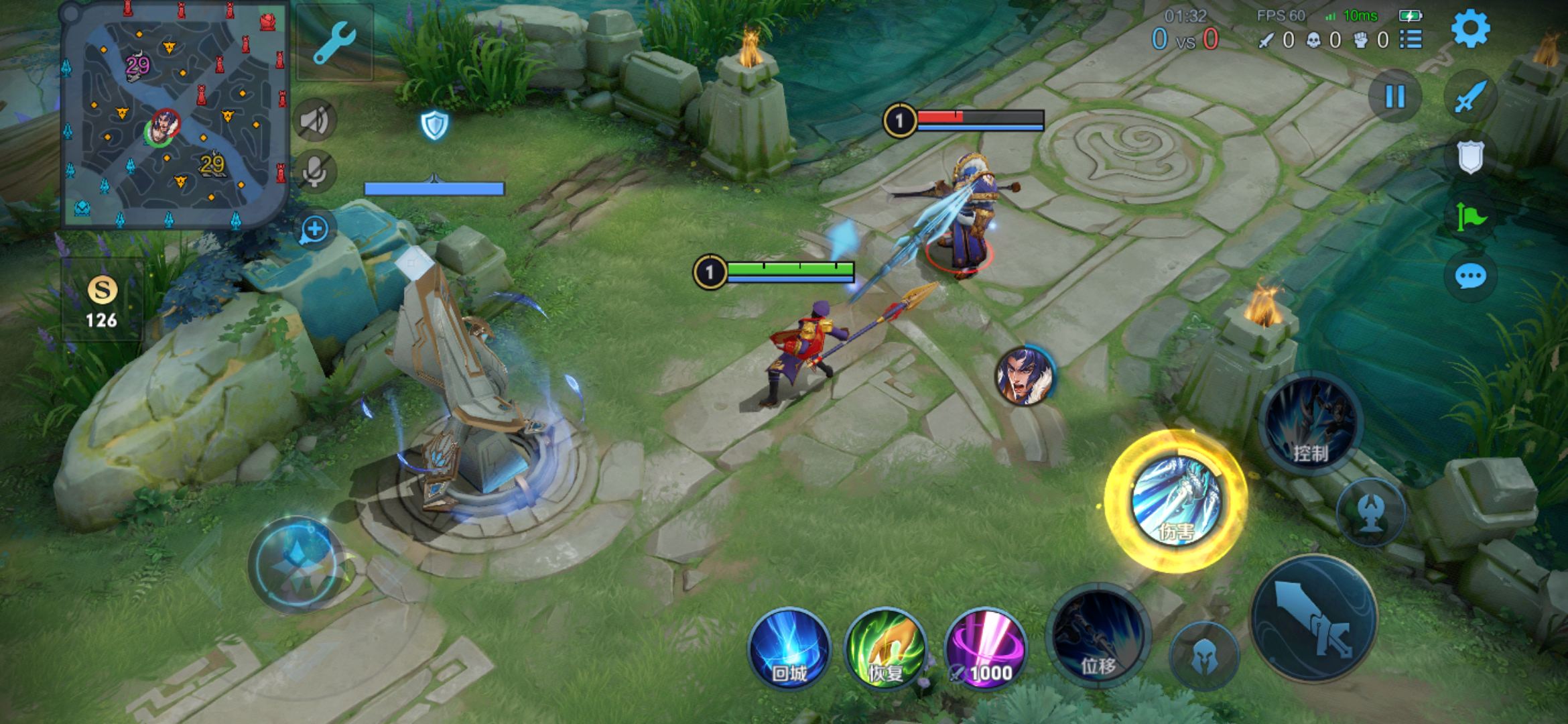This screenshot has width=1568, height=724.
Task: Click the minimap
Action: [174, 115]
